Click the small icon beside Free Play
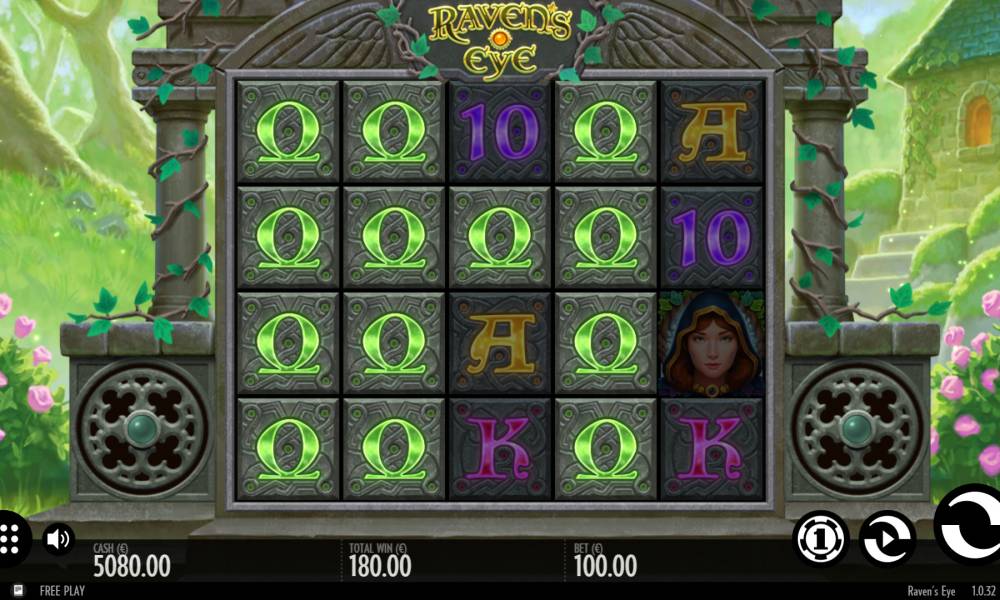This screenshot has width=1000, height=600. [x=18, y=590]
